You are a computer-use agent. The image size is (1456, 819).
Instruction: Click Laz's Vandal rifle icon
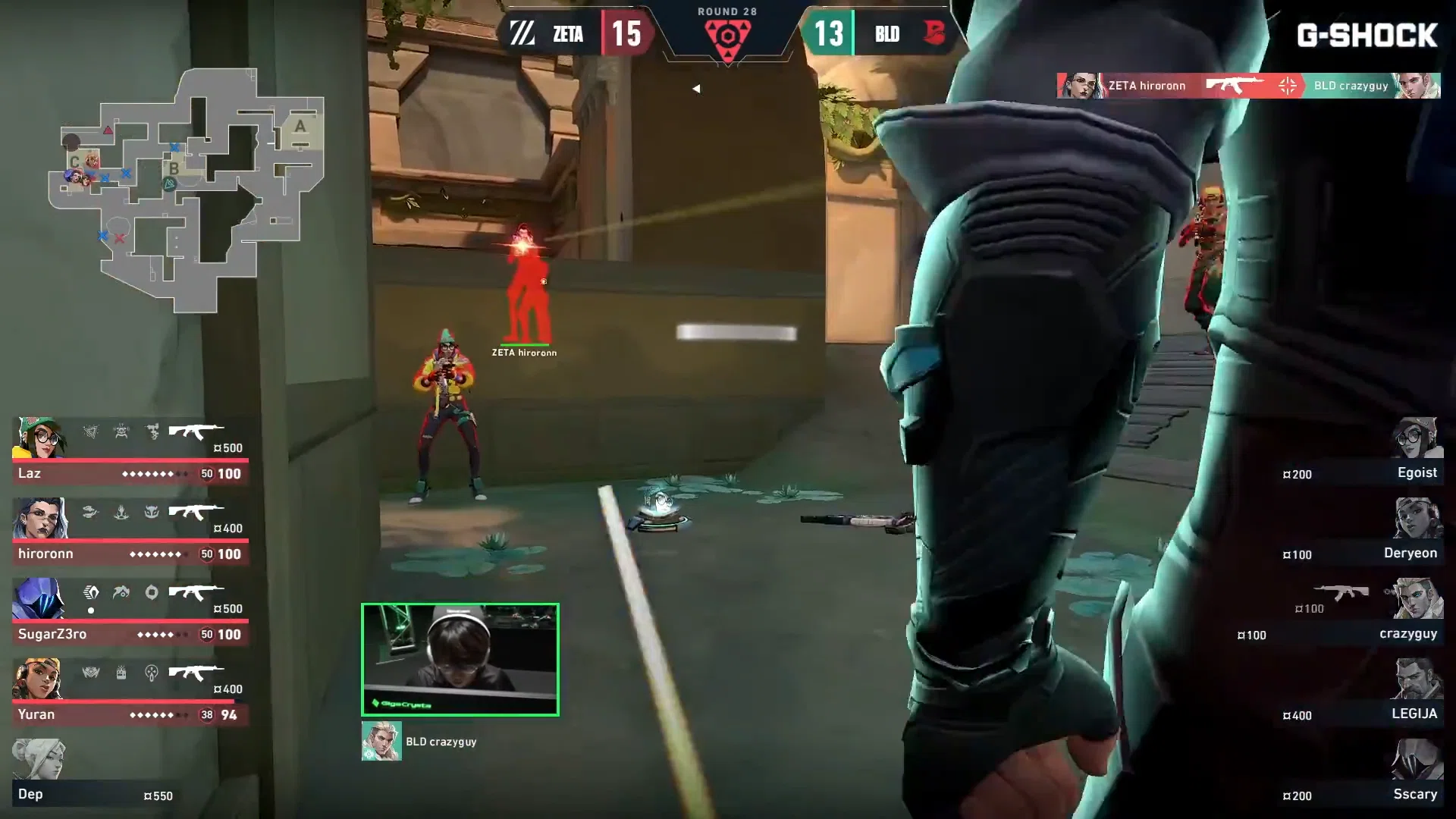[x=196, y=432]
